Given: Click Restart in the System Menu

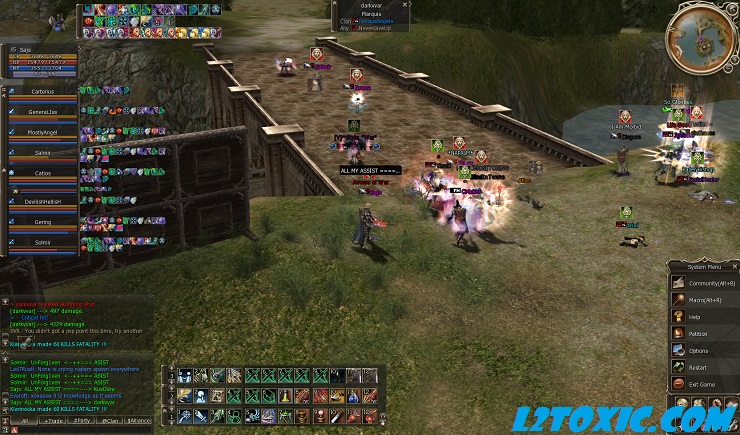Looking at the screenshot, I should click(x=698, y=367).
